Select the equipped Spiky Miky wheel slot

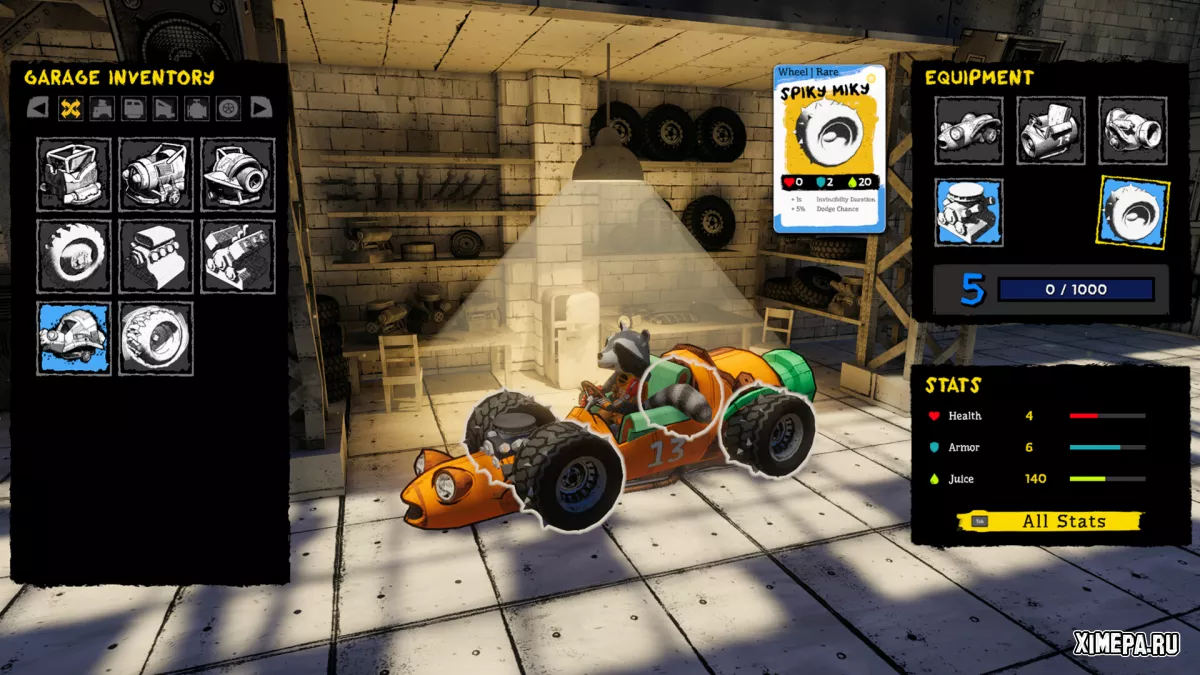pos(1133,212)
